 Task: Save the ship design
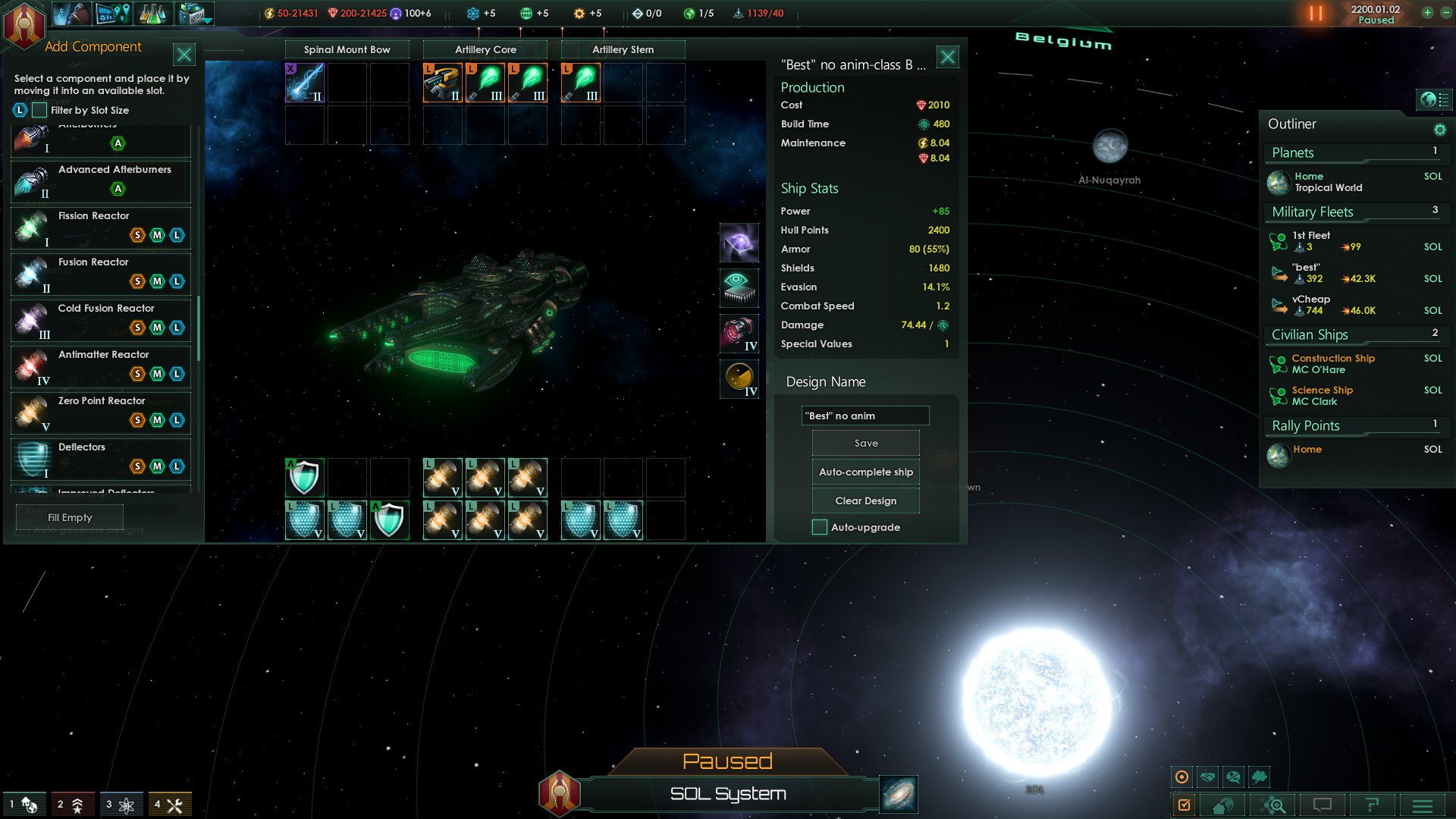865,444
